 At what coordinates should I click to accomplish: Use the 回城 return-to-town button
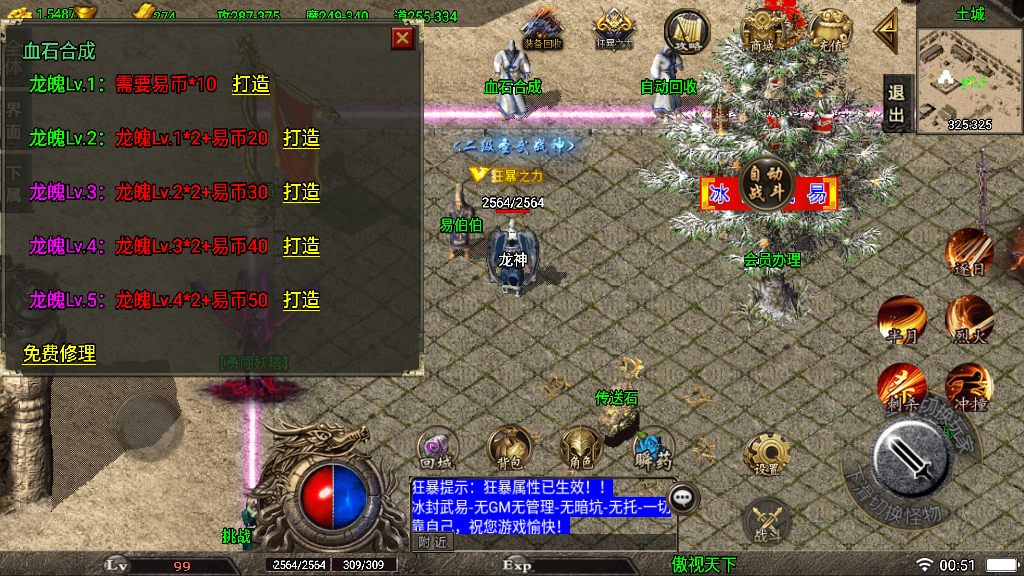[437, 448]
